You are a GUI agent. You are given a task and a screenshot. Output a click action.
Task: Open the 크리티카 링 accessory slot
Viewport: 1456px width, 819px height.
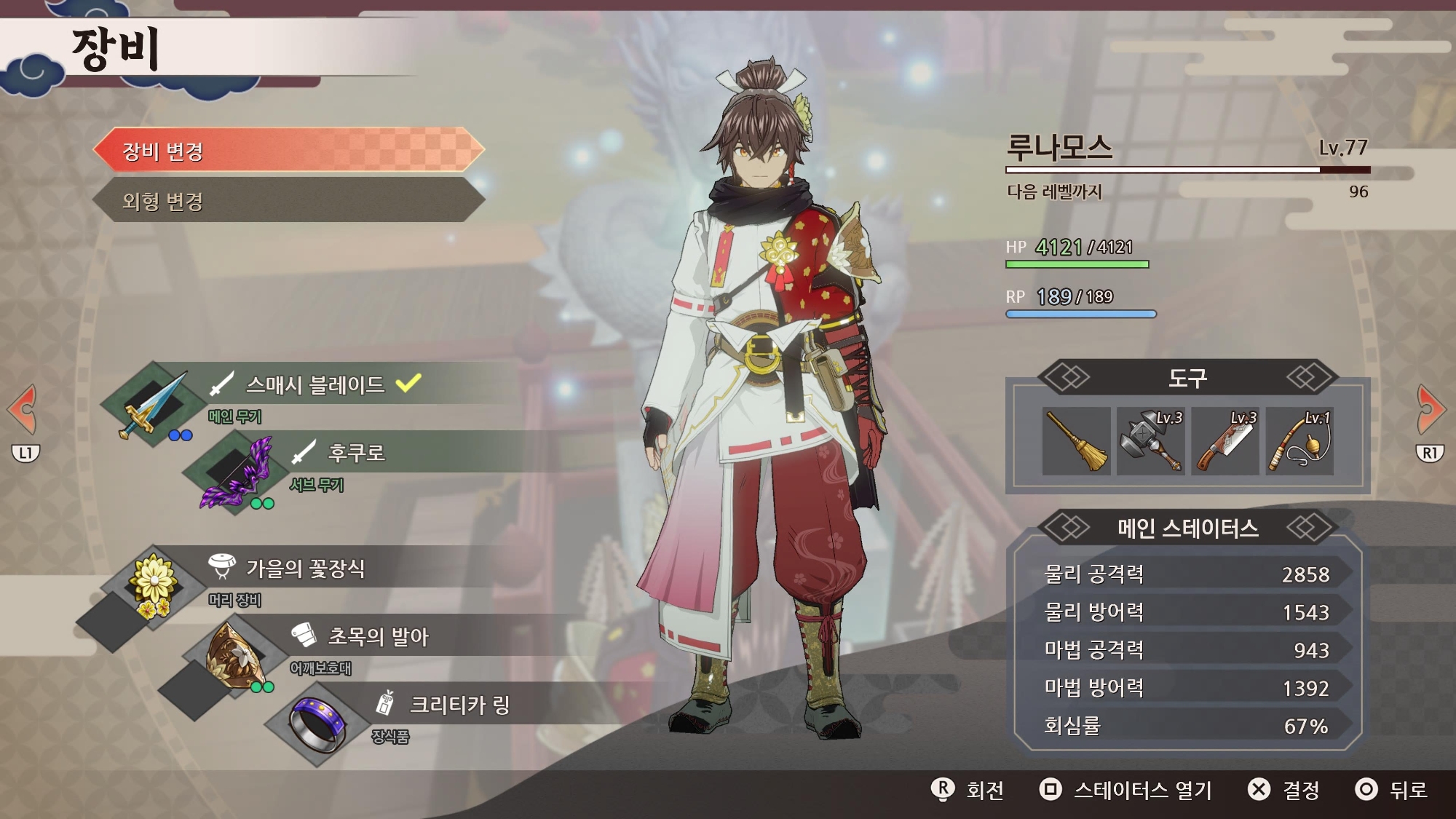[459, 705]
